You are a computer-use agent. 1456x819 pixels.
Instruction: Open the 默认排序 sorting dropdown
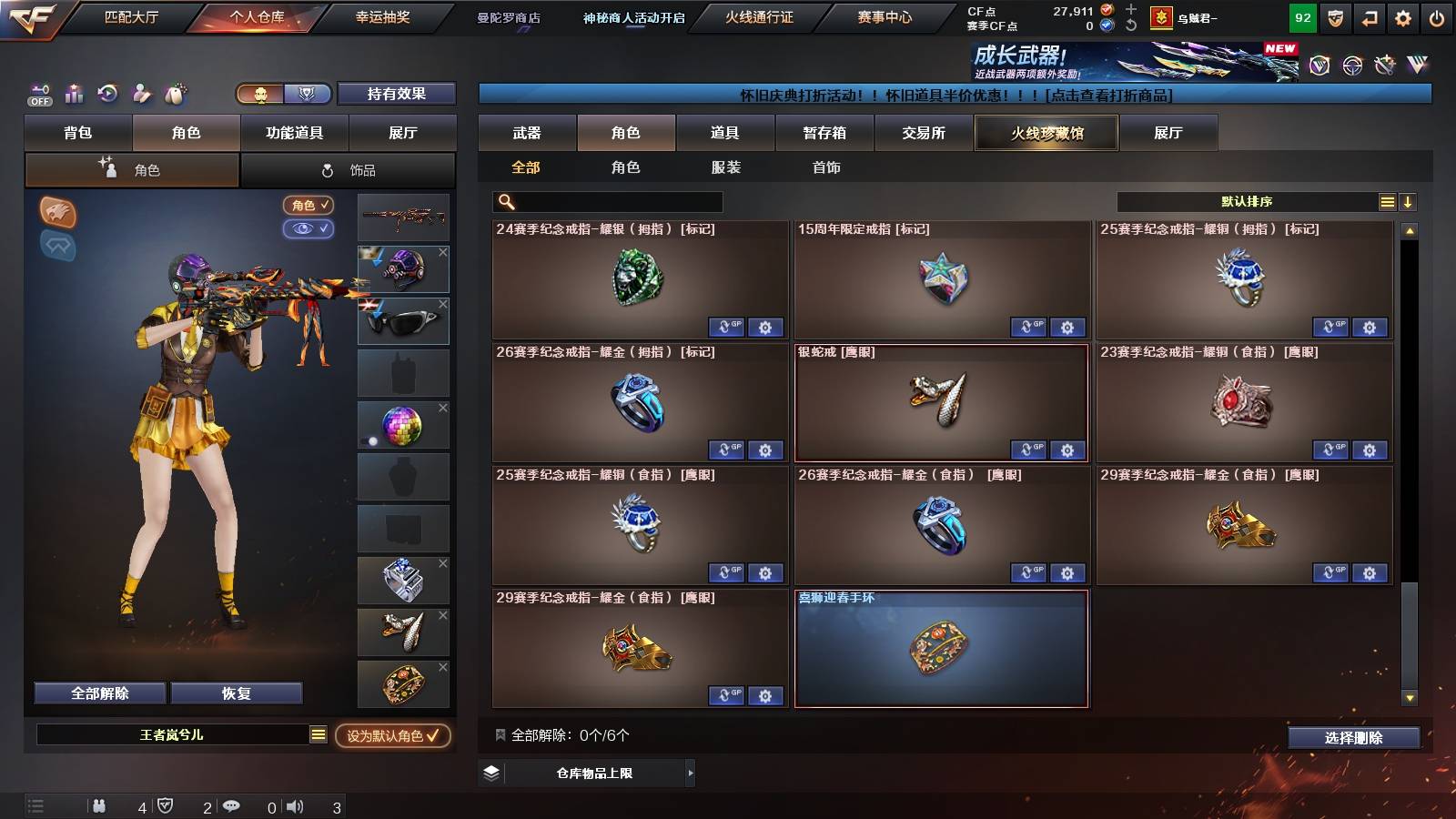(1245, 201)
